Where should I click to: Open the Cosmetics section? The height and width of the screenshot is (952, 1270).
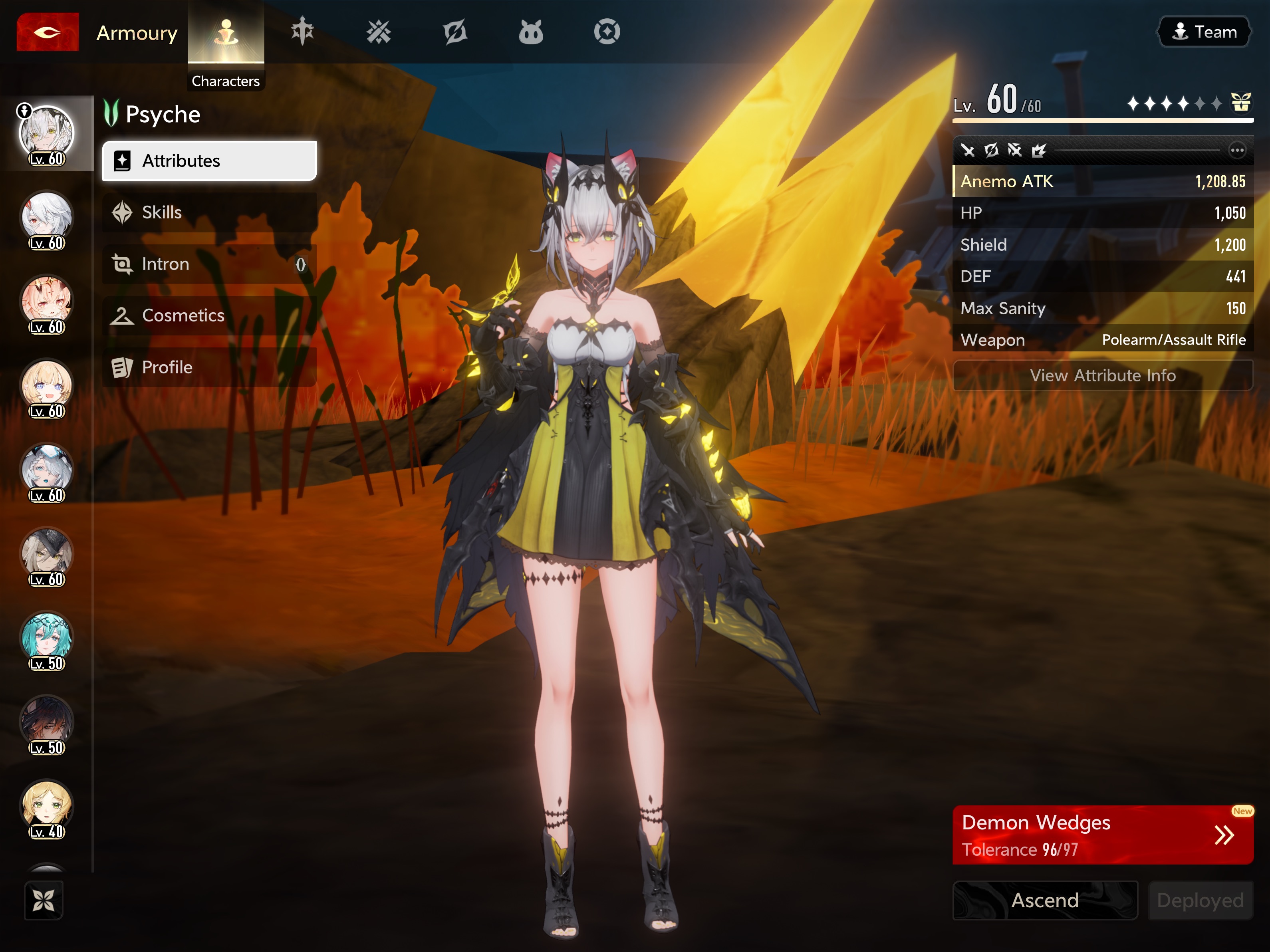[x=209, y=315]
